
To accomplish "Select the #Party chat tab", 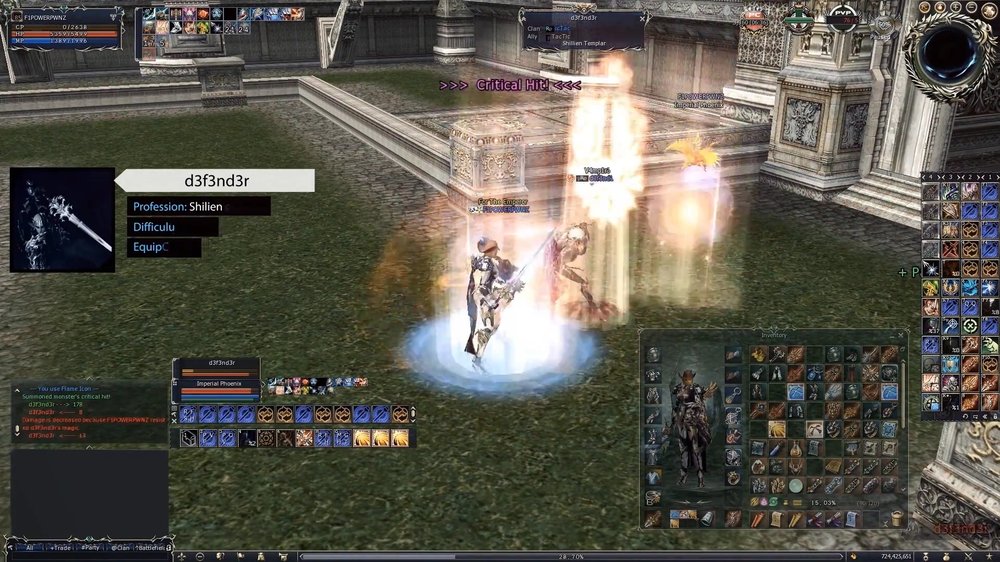I will 91,548.
